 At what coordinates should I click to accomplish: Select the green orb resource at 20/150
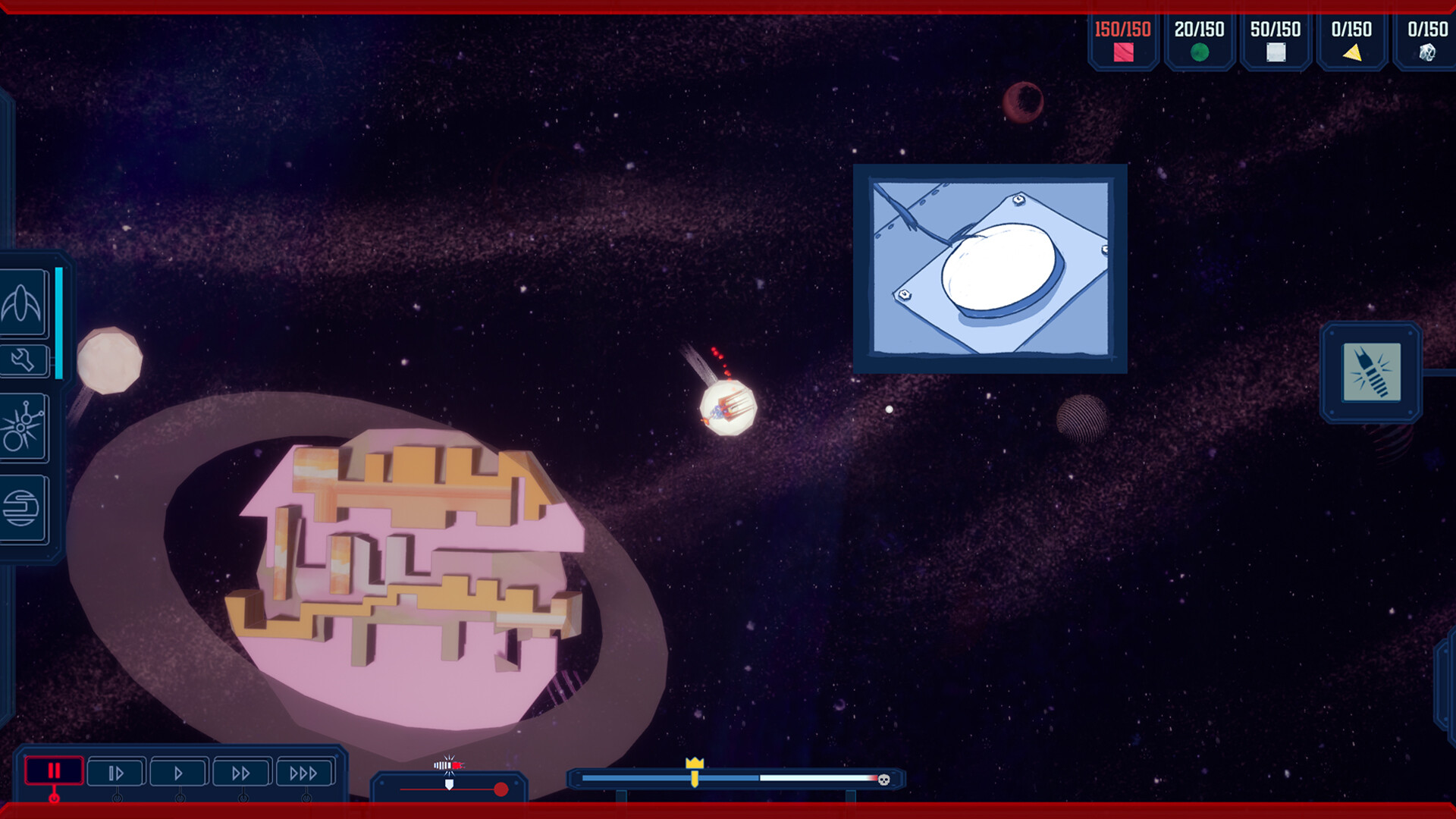(1199, 39)
